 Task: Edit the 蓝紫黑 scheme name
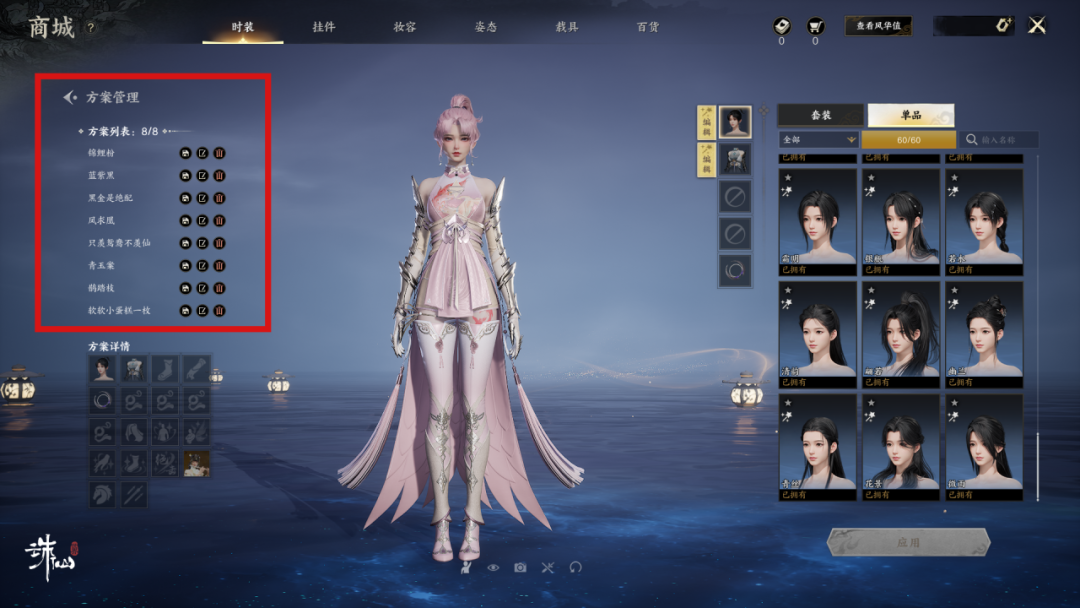tap(202, 175)
